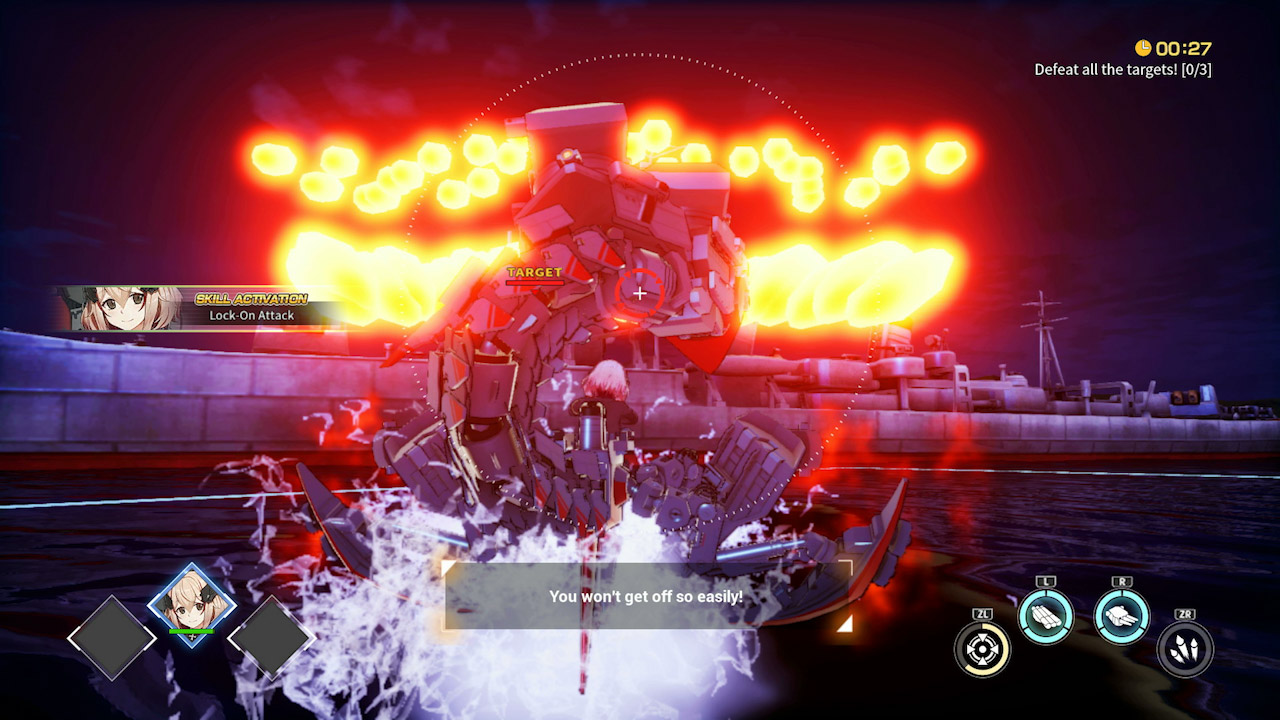Viewport: 1280px width, 720px height.
Task: Click the left empty party slot diamond
Action: pyautogui.click(x=110, y=637)
